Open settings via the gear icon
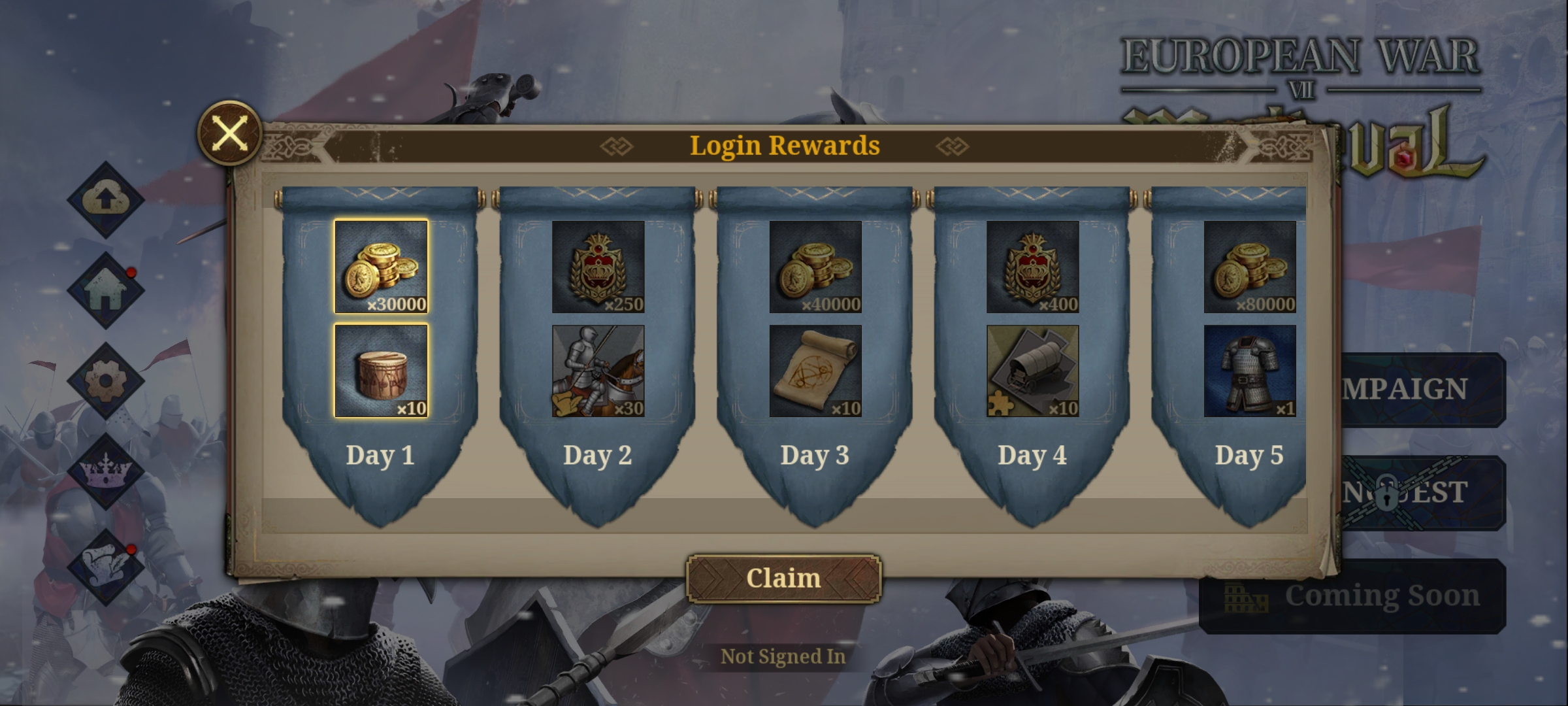The width and height of the screenshot is (1568, 706). [105, 380]
